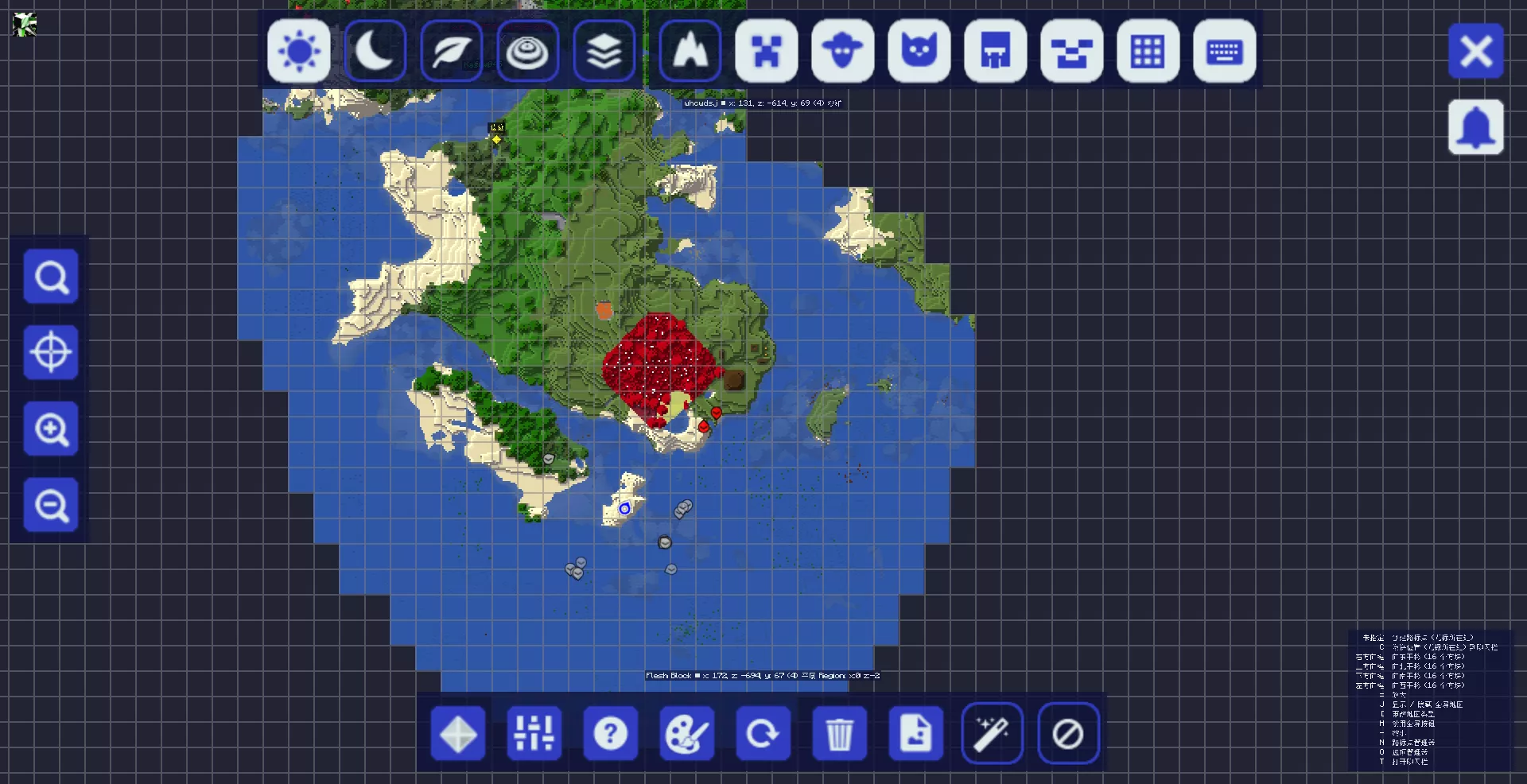Select the leaf biome map type
This screenshot has height=784, width=1527.
click(452, 52)
